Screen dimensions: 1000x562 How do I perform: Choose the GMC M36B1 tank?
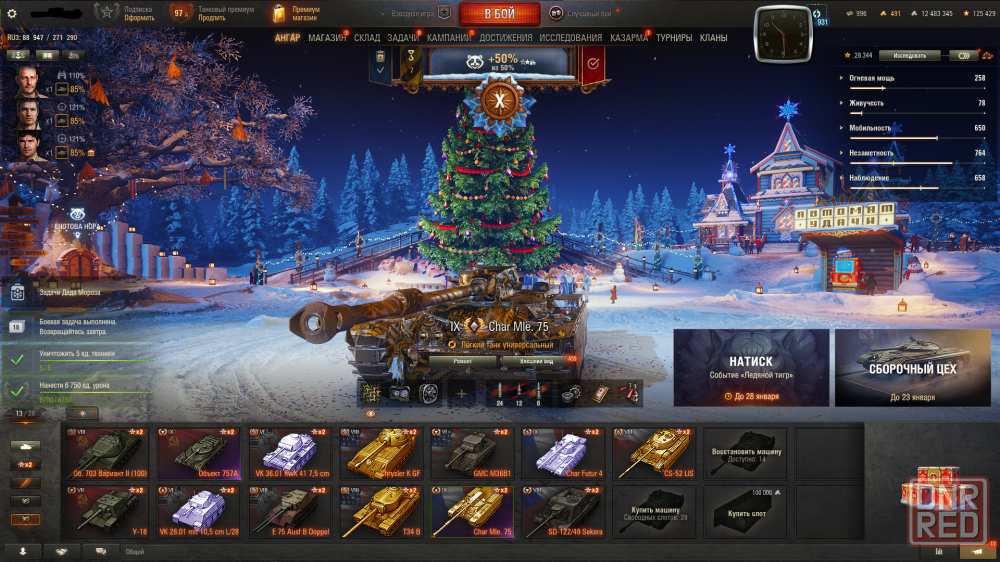click(x=470, y=454)
